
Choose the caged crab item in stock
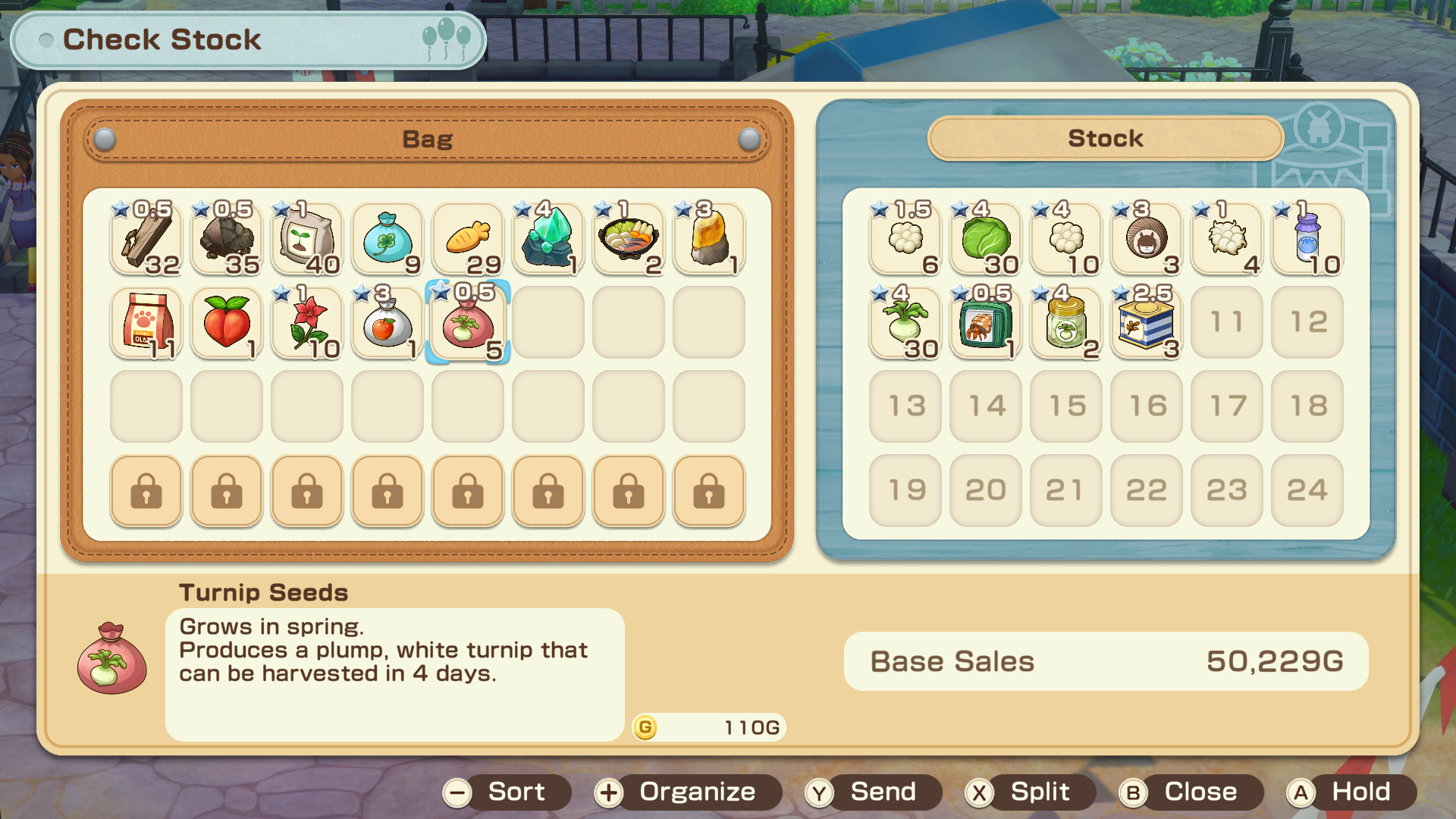(986, 323)
